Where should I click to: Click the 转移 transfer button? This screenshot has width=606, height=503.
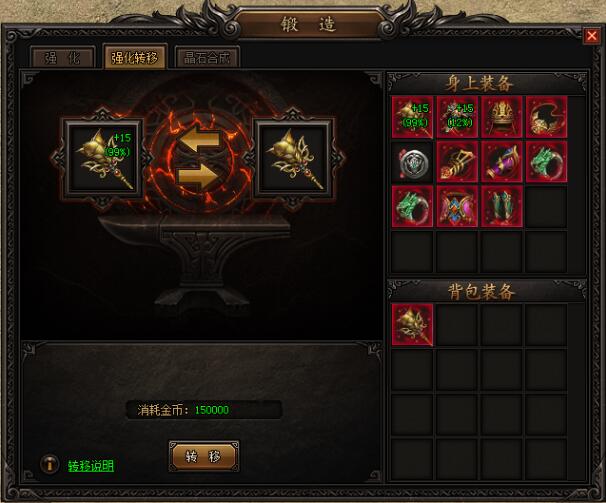(204, 455)
